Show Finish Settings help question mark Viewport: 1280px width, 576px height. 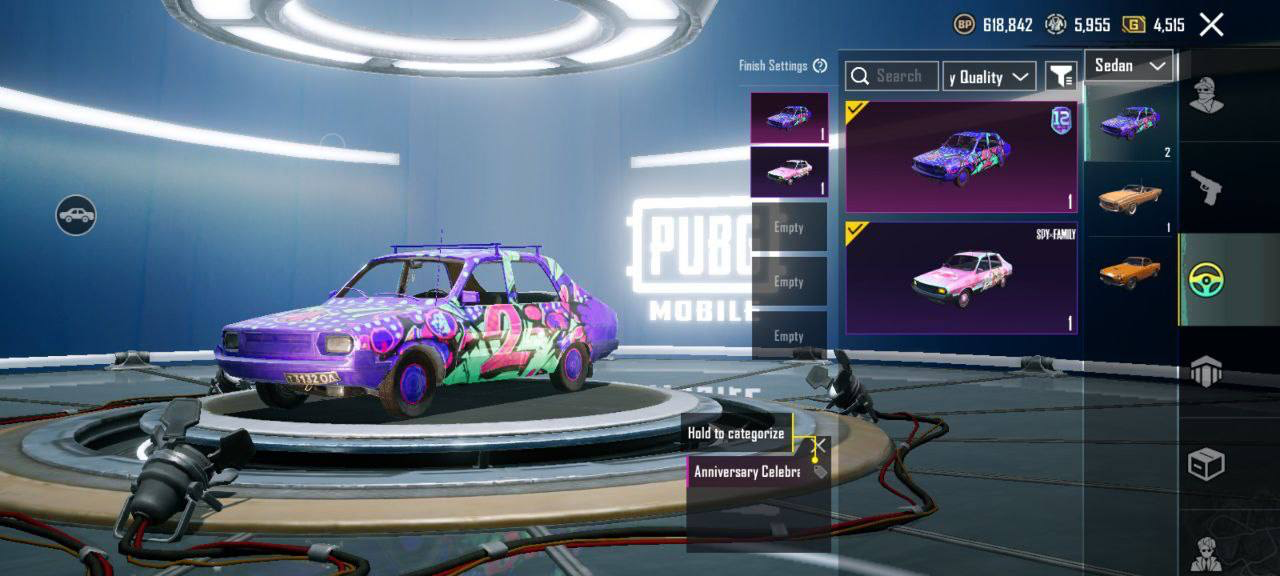click(820, 66)
